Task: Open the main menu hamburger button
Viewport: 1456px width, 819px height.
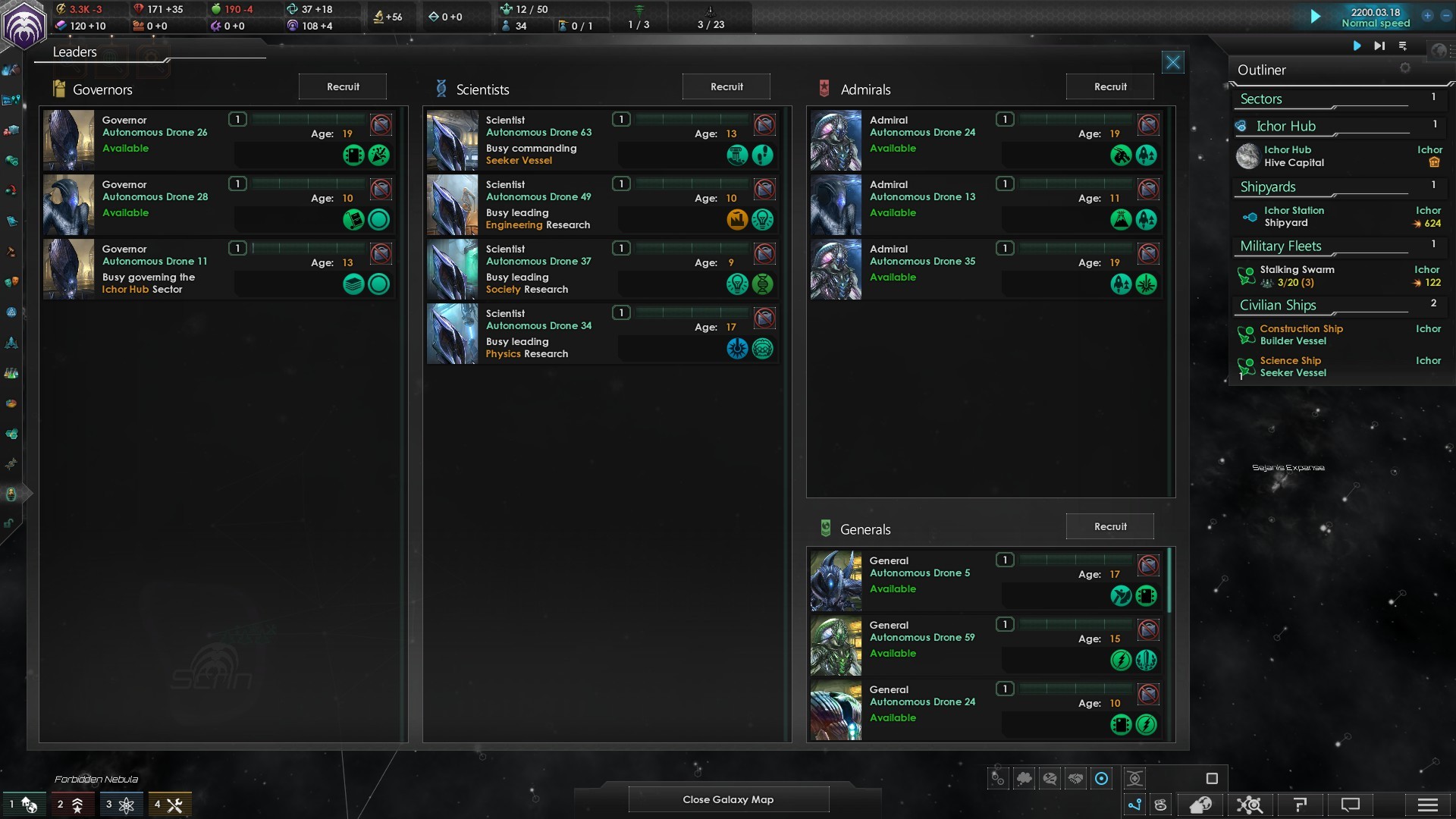Action: click(x=1427, y=805)
